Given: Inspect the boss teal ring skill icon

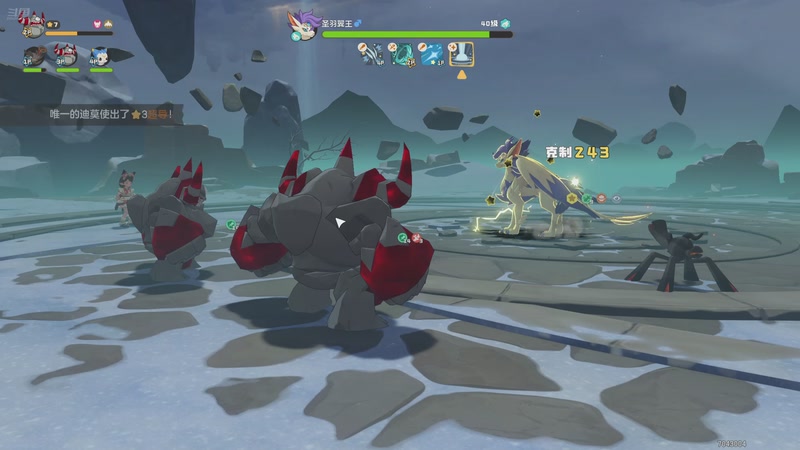Looking at the screenshot, I should (401, 54).
